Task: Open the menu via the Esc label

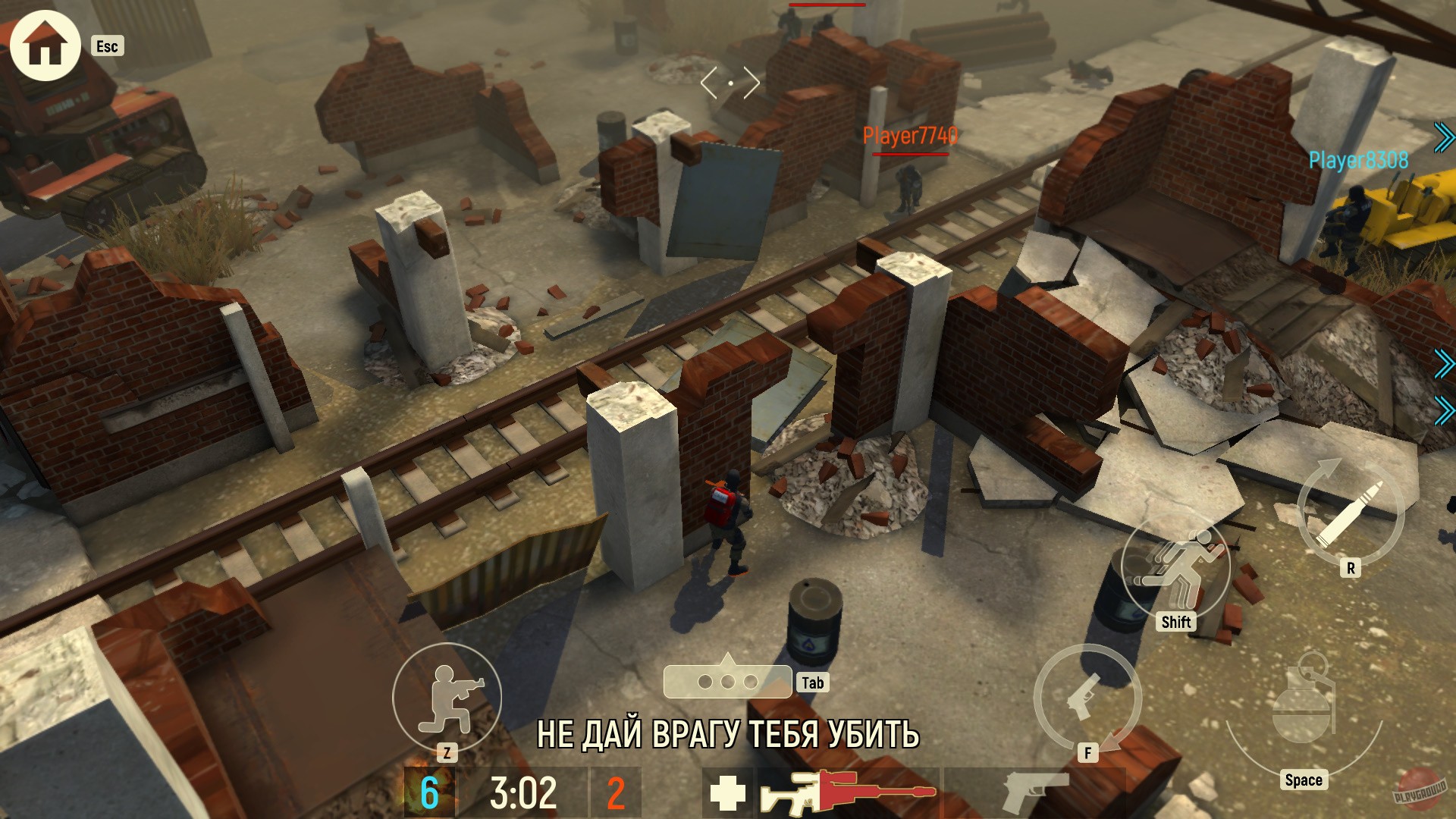Action: click(x=108, y=47)
